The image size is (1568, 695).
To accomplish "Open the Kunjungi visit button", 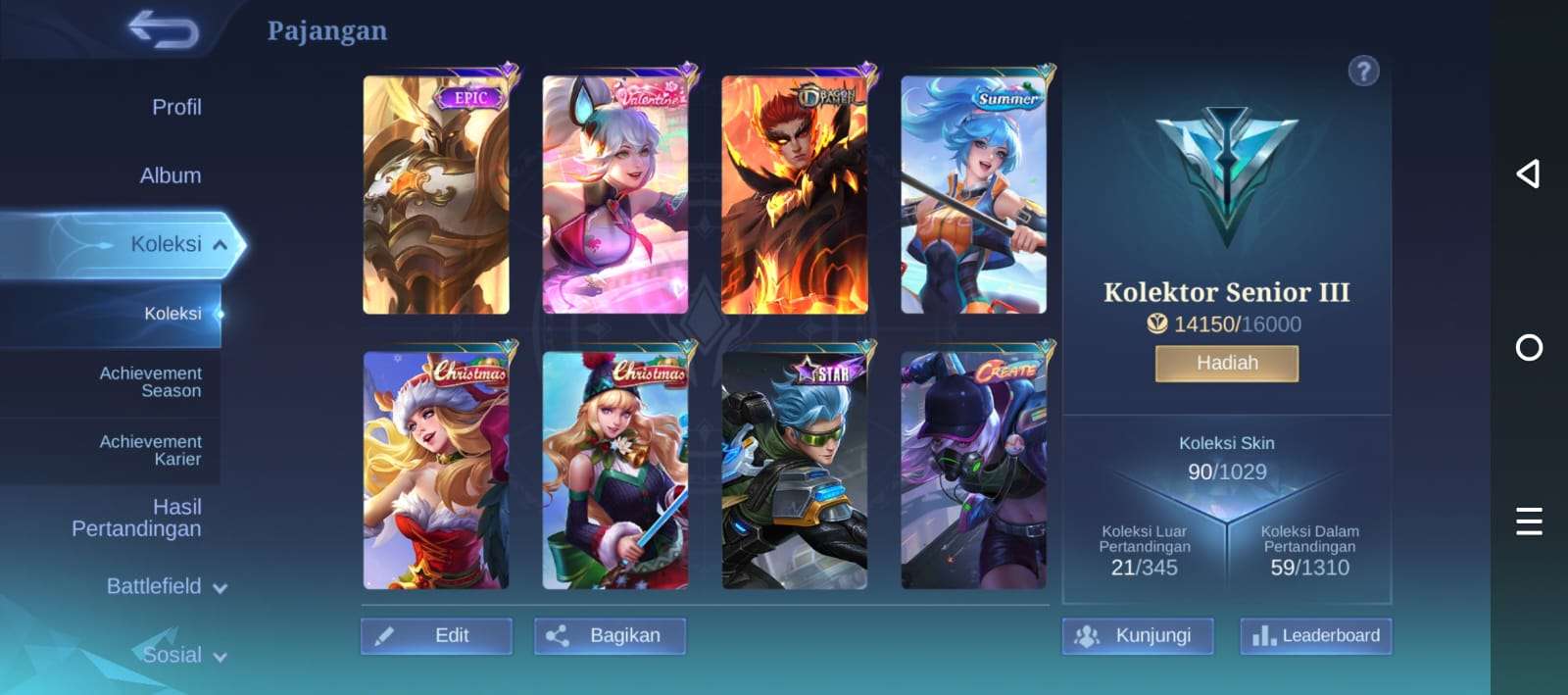I will tap(1138, 635).
